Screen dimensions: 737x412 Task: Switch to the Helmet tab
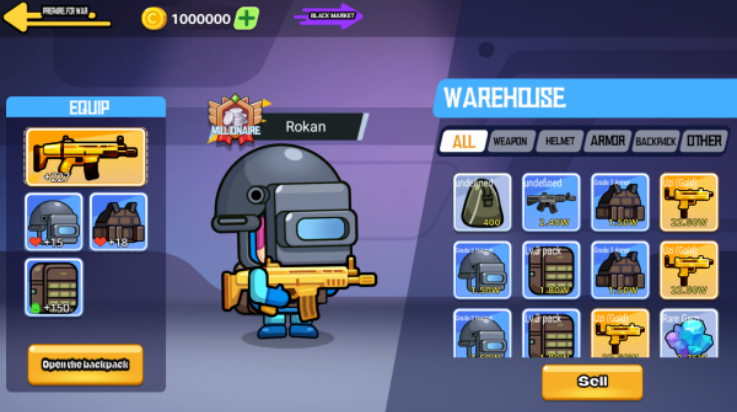coord(559,142)
